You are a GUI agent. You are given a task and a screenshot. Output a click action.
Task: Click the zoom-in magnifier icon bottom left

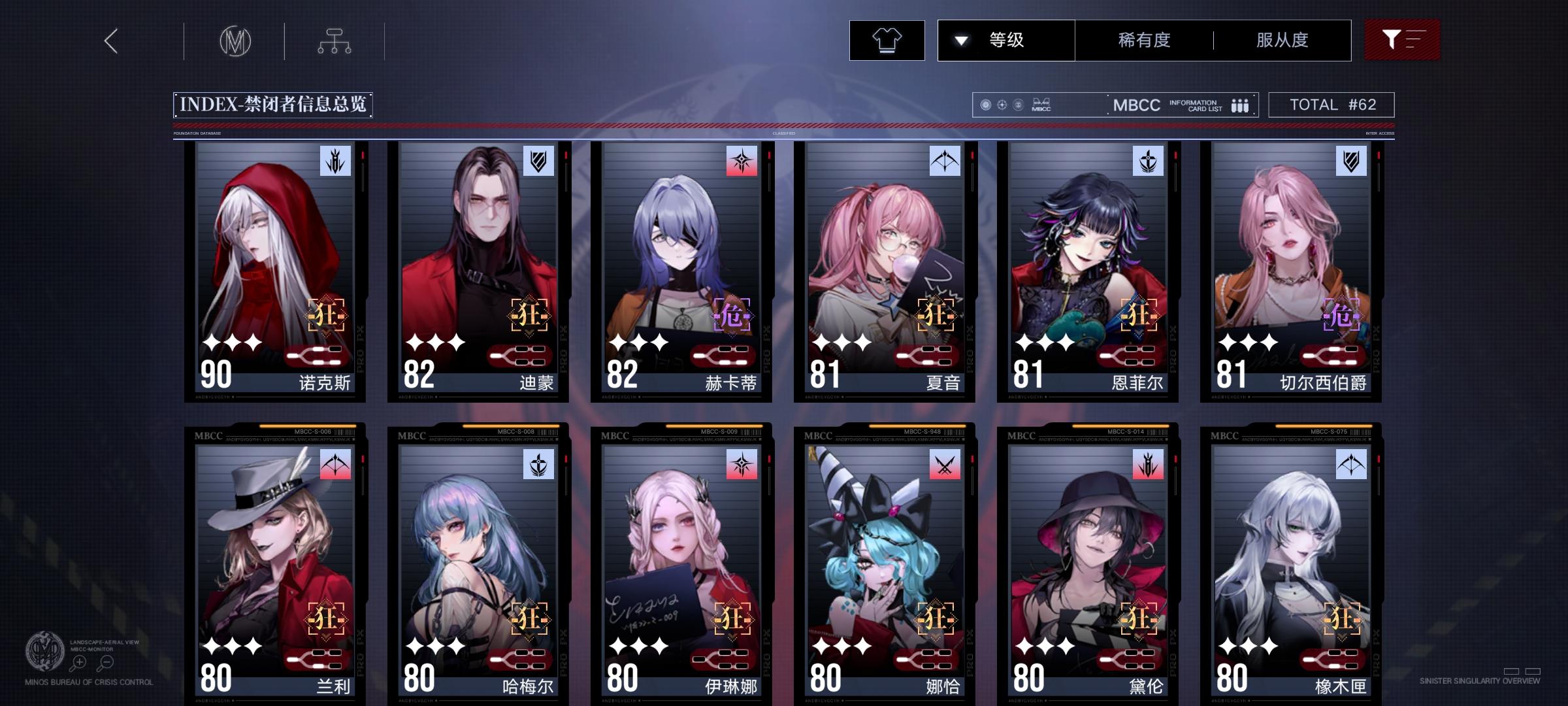tap(80, 662)
